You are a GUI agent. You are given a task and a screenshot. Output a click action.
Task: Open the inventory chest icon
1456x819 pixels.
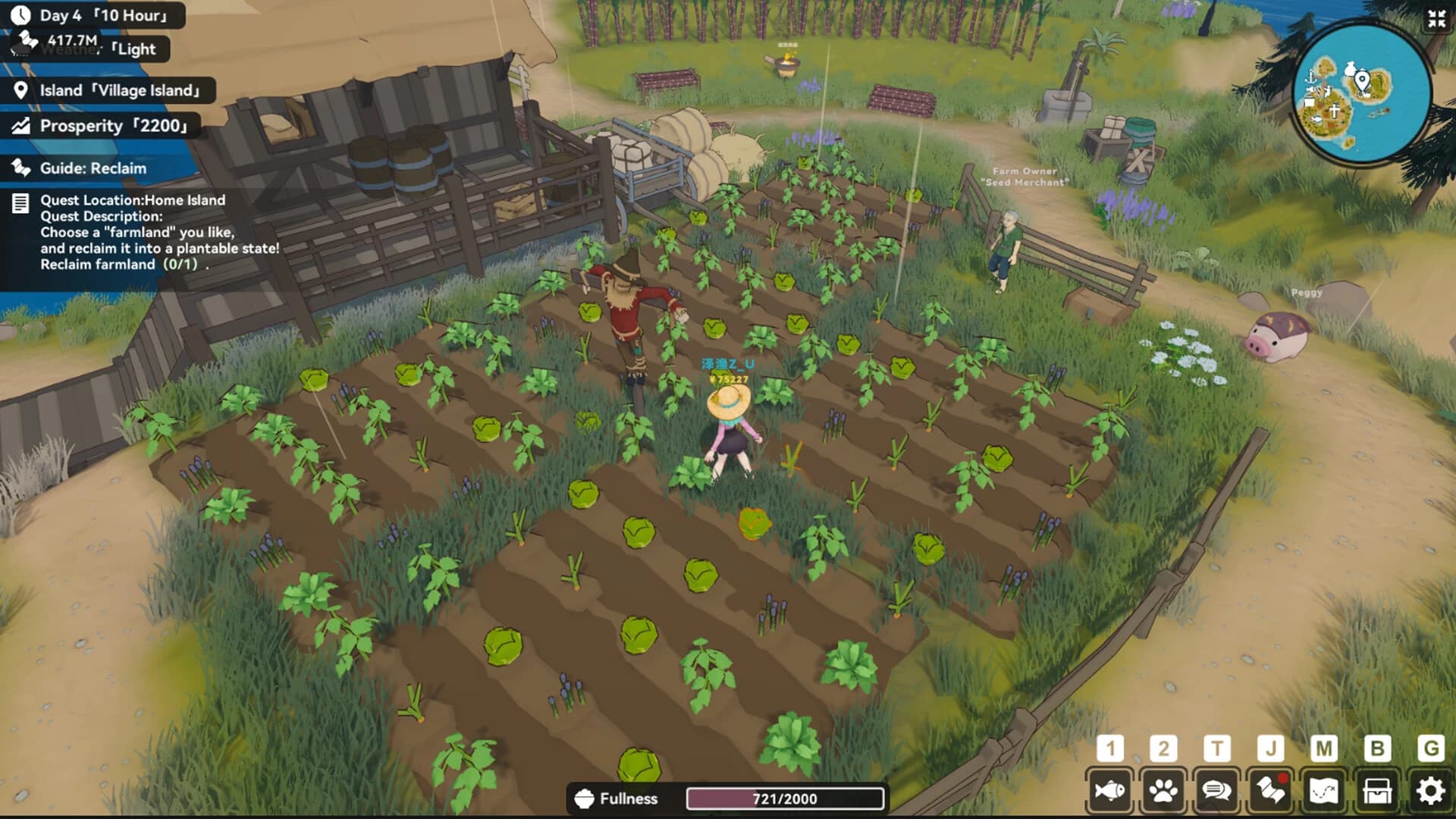(x=1376, y=789)
